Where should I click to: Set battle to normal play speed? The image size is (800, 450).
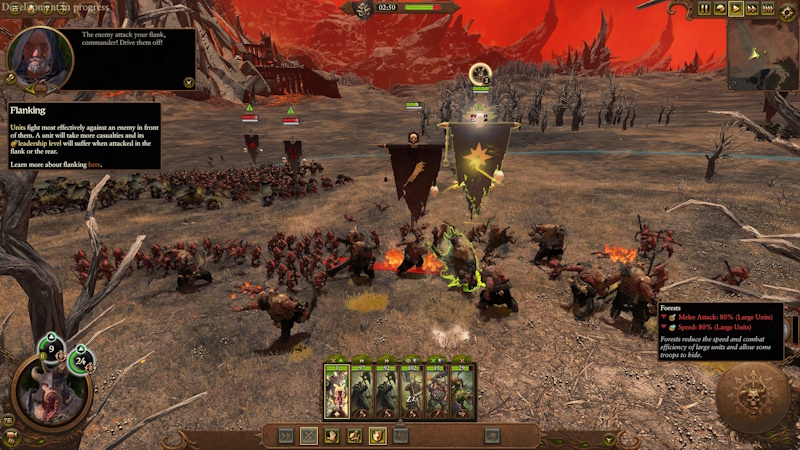click(736, 9)
